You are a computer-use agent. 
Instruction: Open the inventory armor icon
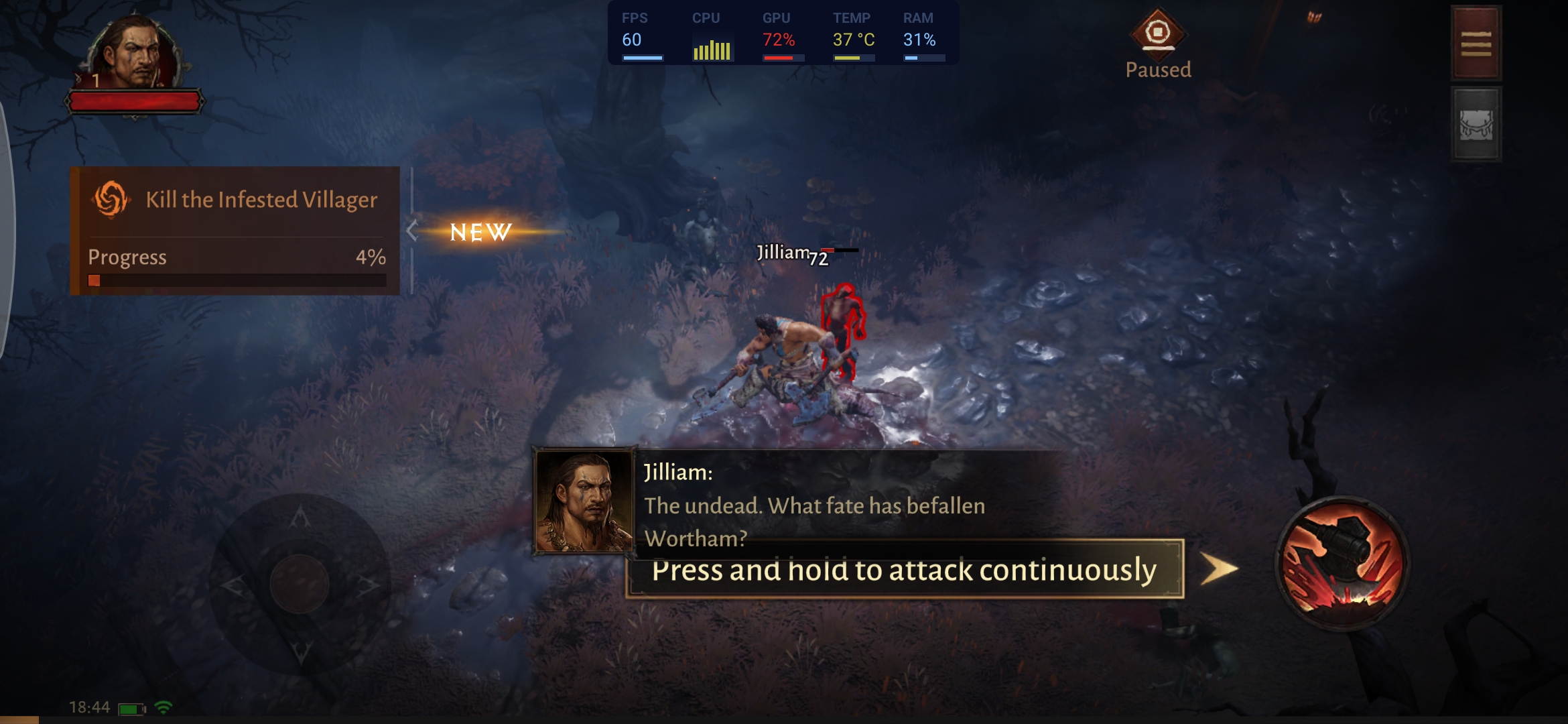[1476, 125]
